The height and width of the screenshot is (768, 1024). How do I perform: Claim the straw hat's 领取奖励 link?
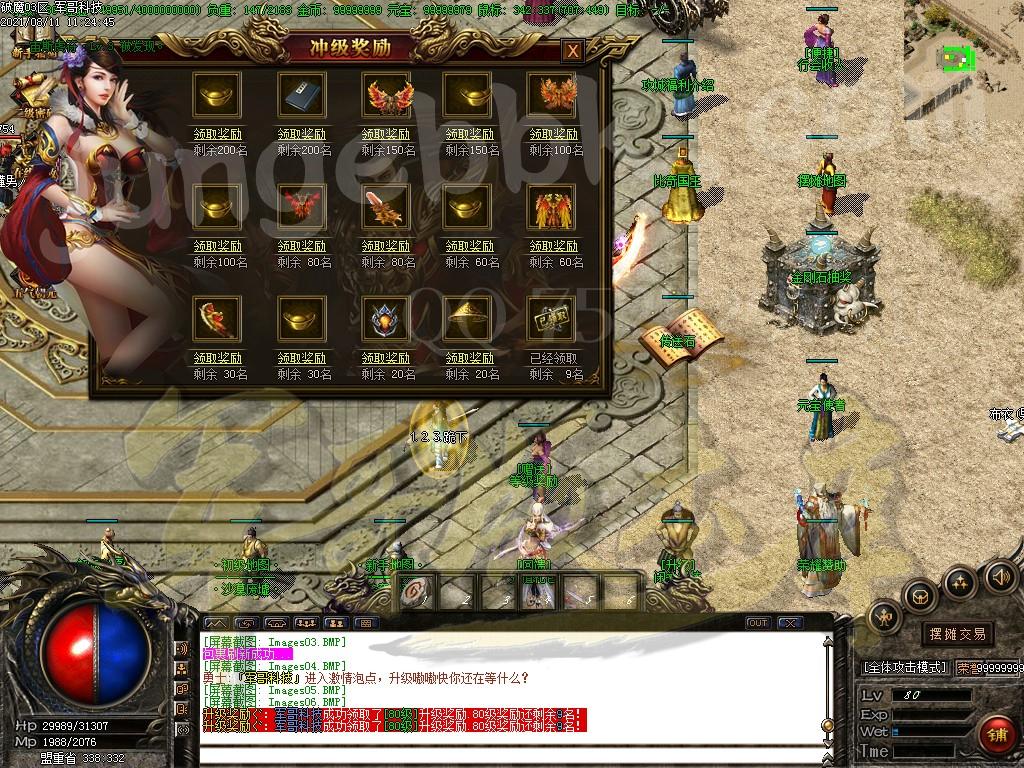click(x=469, y=358)
